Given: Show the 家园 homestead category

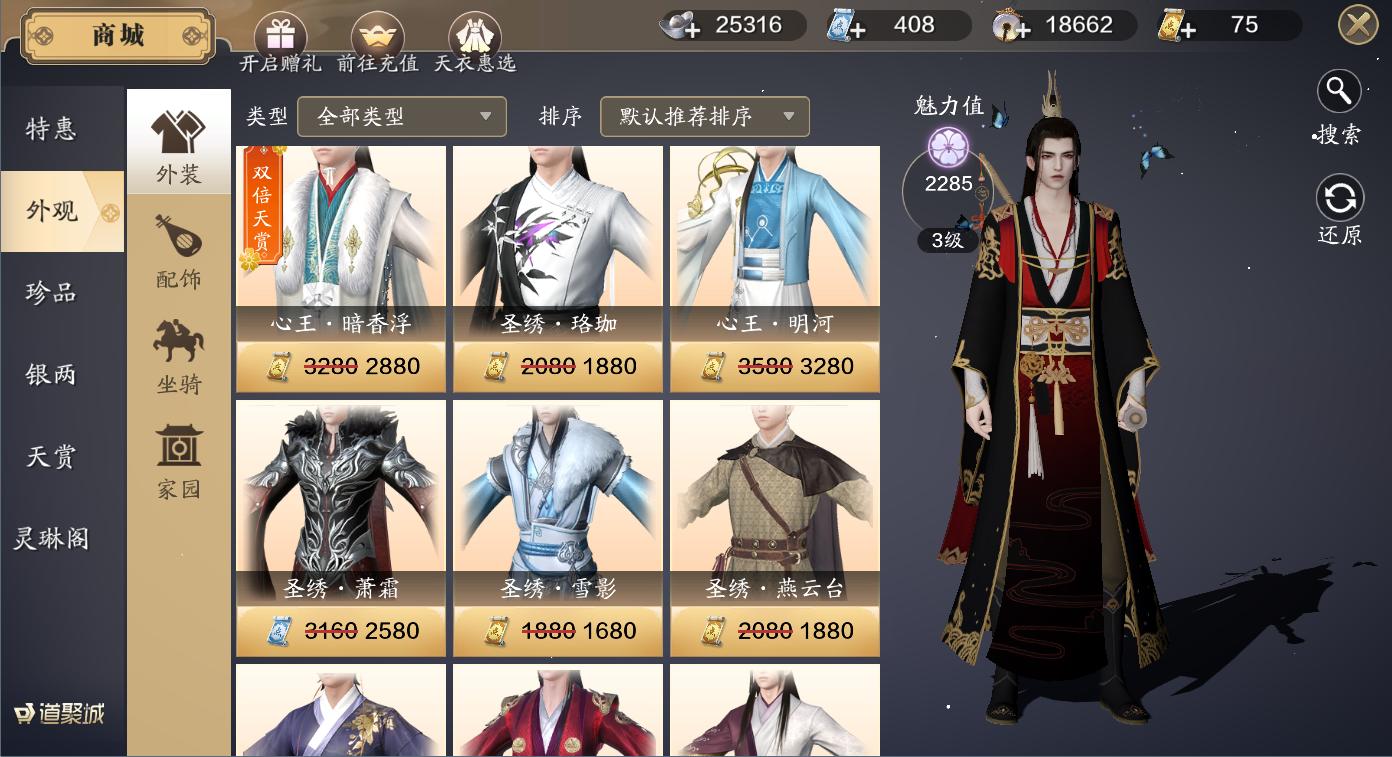Looking at the screenshot, I should click(x=179, y=460).
